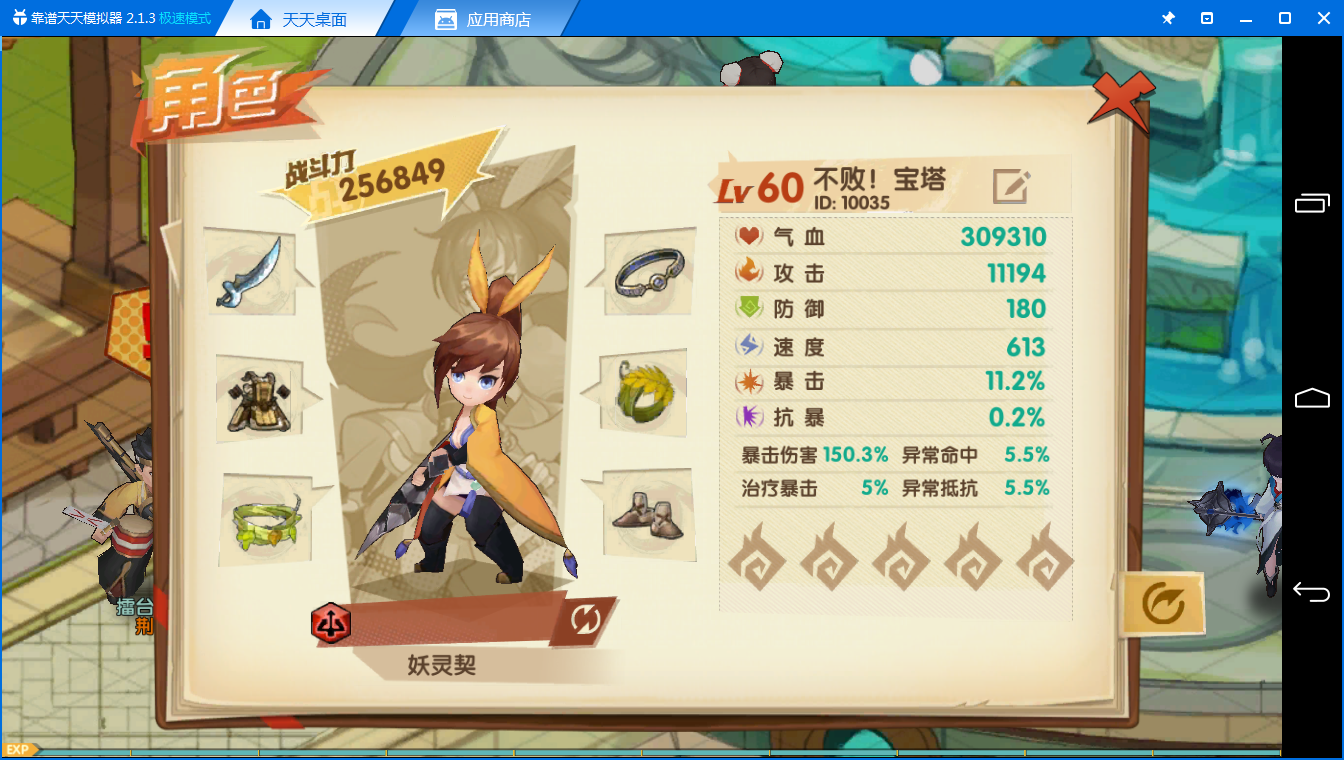This screenshot has height=760, width=1344.
Task: Switch to the 天天桌面 tab
Action: tap(299, 19)
